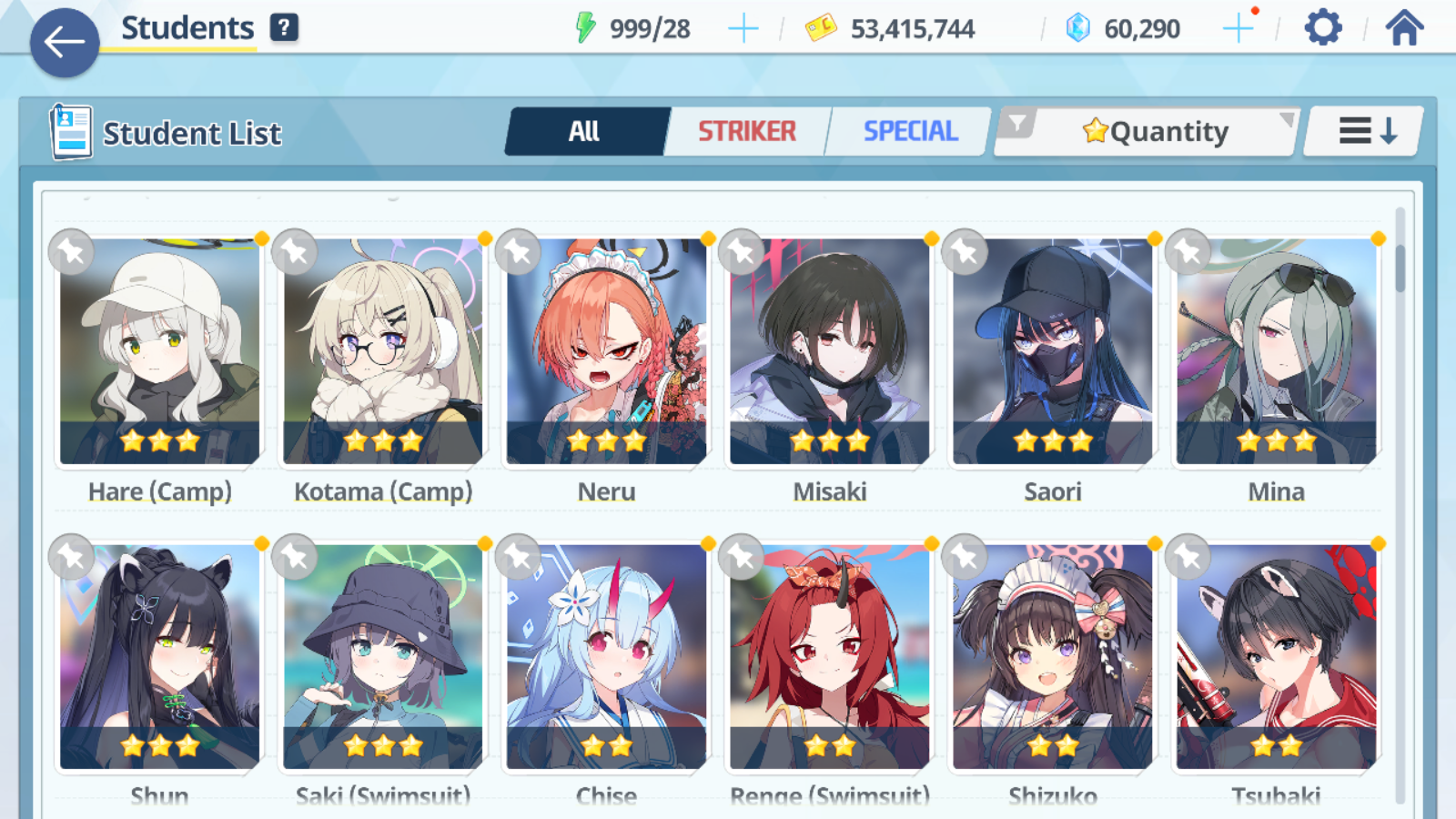Switch to the STRIKER tab

tap(746, 131)
